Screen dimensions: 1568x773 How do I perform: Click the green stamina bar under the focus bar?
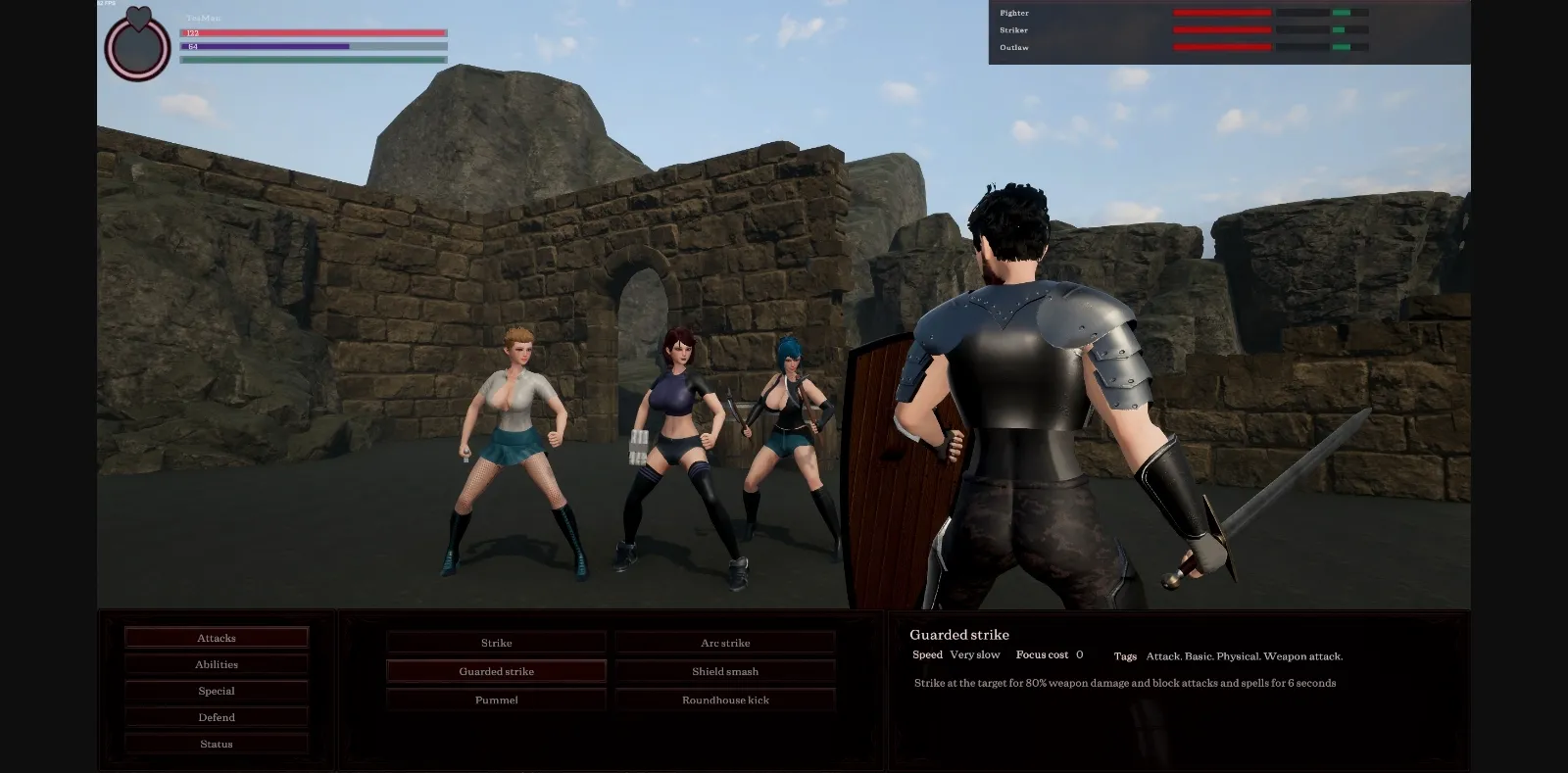pyautogui.click(x=314, y=58)
